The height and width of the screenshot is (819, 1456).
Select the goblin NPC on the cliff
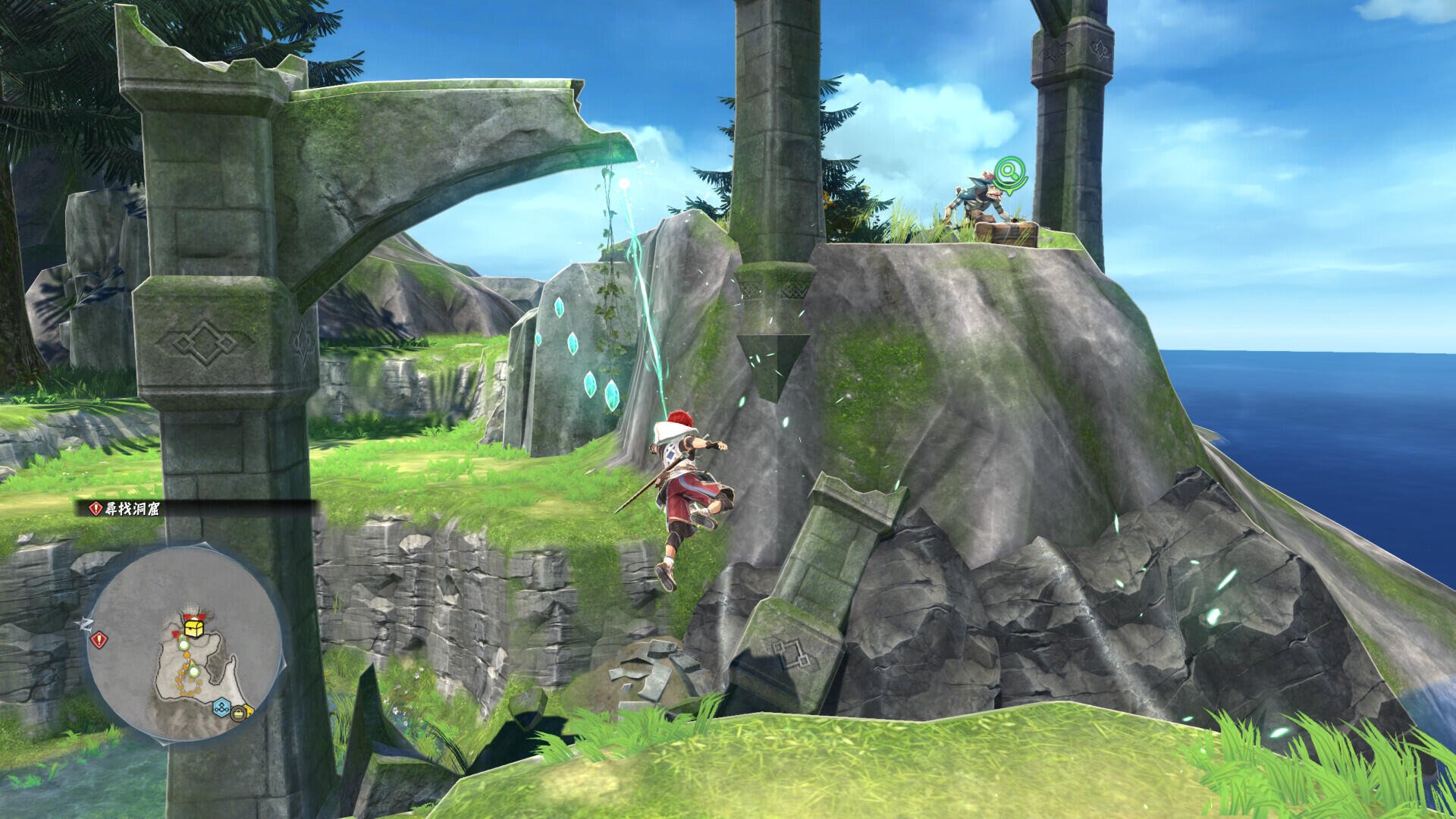click(978, 199)
